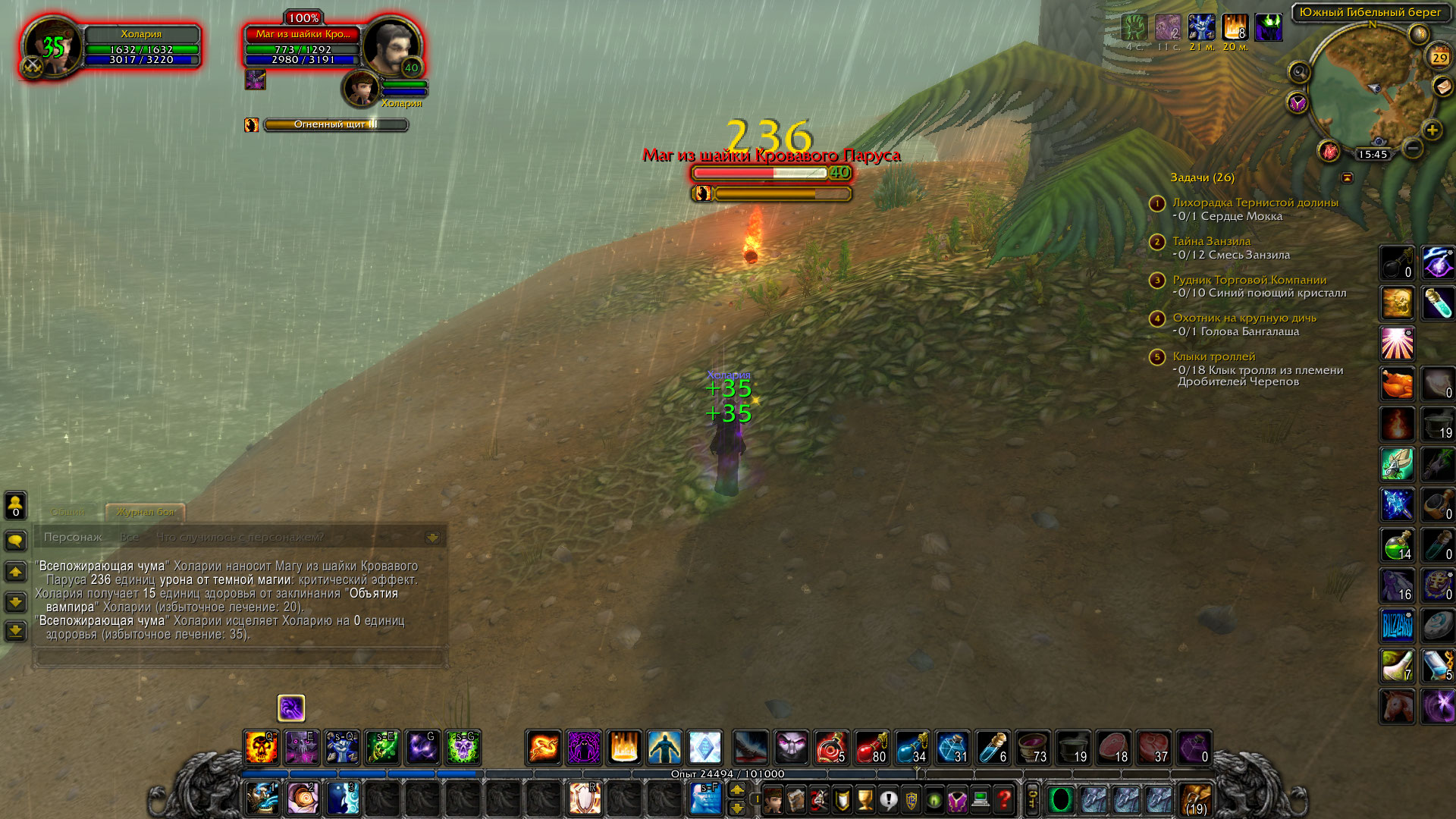Open the chat speech bubble menu
This screenshot has width=1456, height=819.
16,541
